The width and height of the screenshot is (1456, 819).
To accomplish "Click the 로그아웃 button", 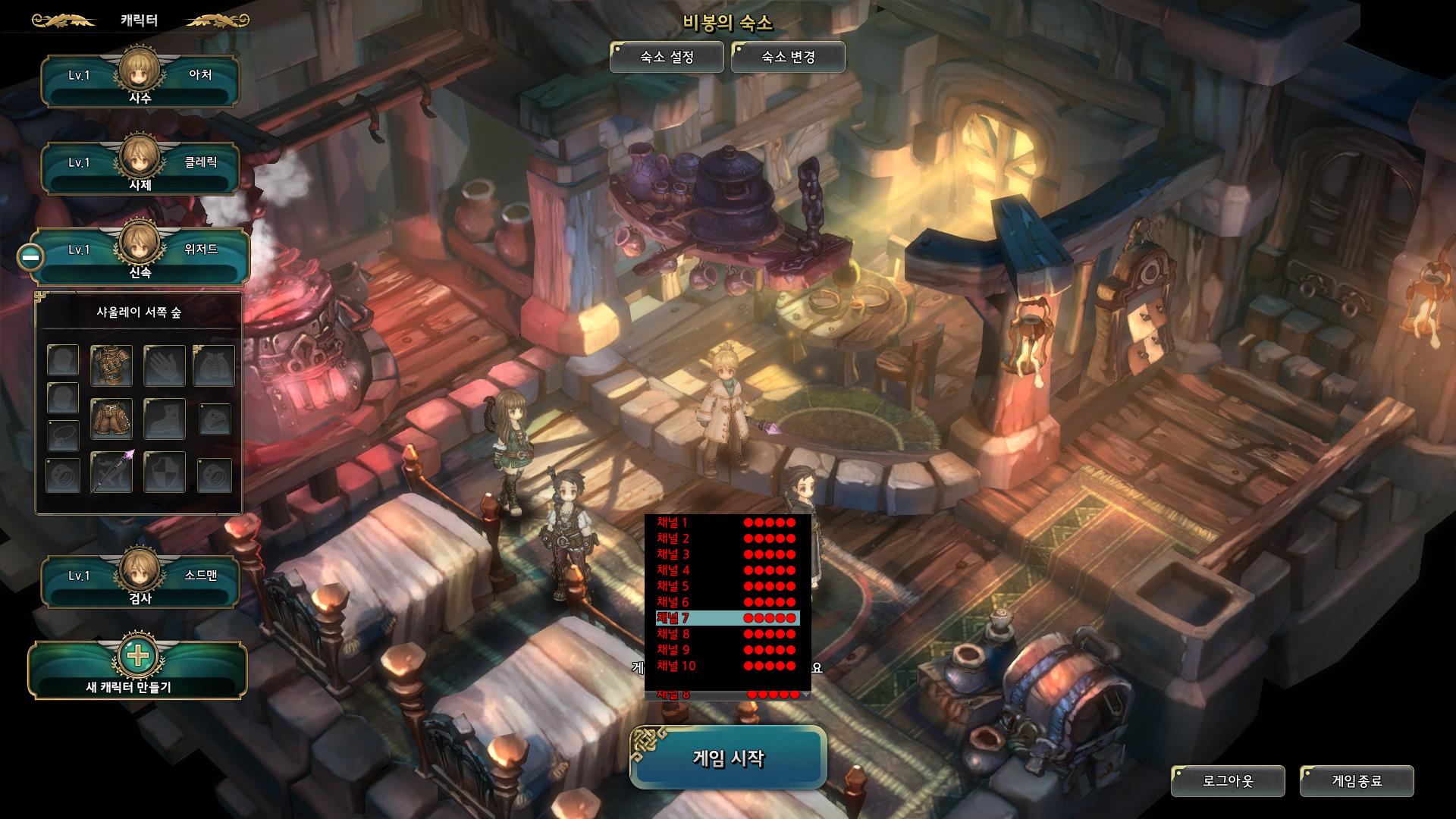I will coord(1228,779).
